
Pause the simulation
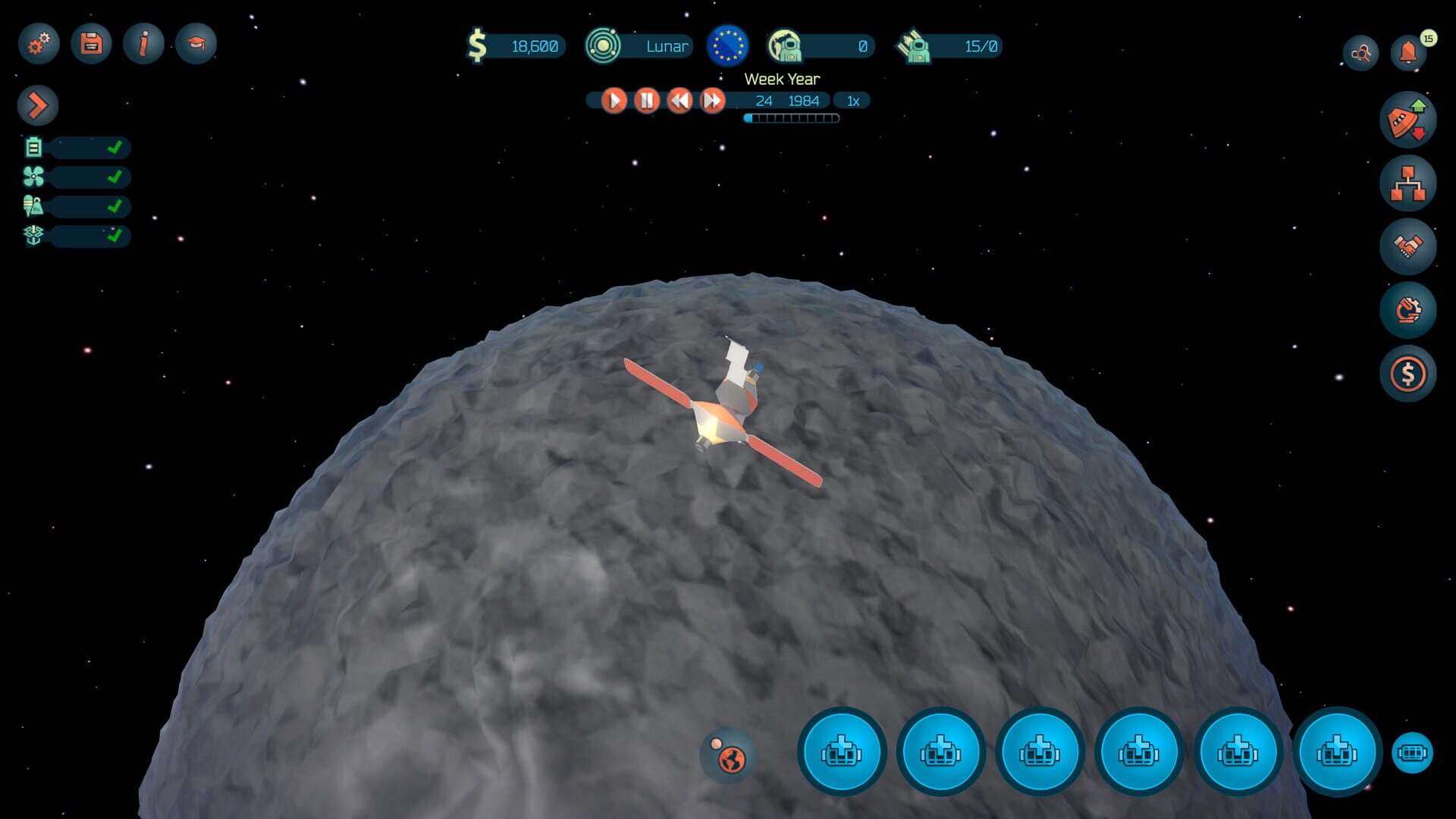coord(646,100)
